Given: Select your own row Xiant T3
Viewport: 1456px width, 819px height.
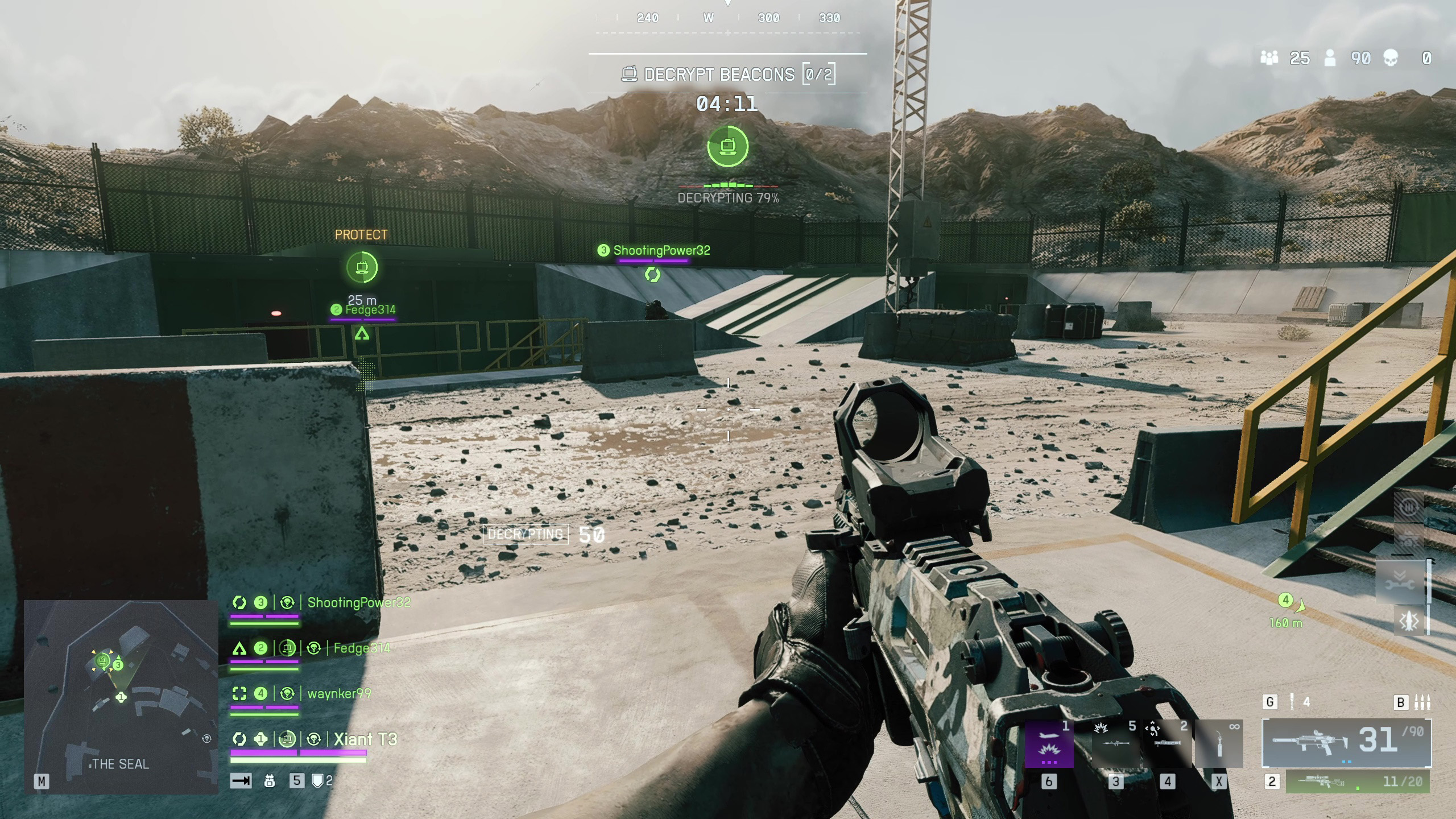Looking at the screenshot, I should coord(365,739).
